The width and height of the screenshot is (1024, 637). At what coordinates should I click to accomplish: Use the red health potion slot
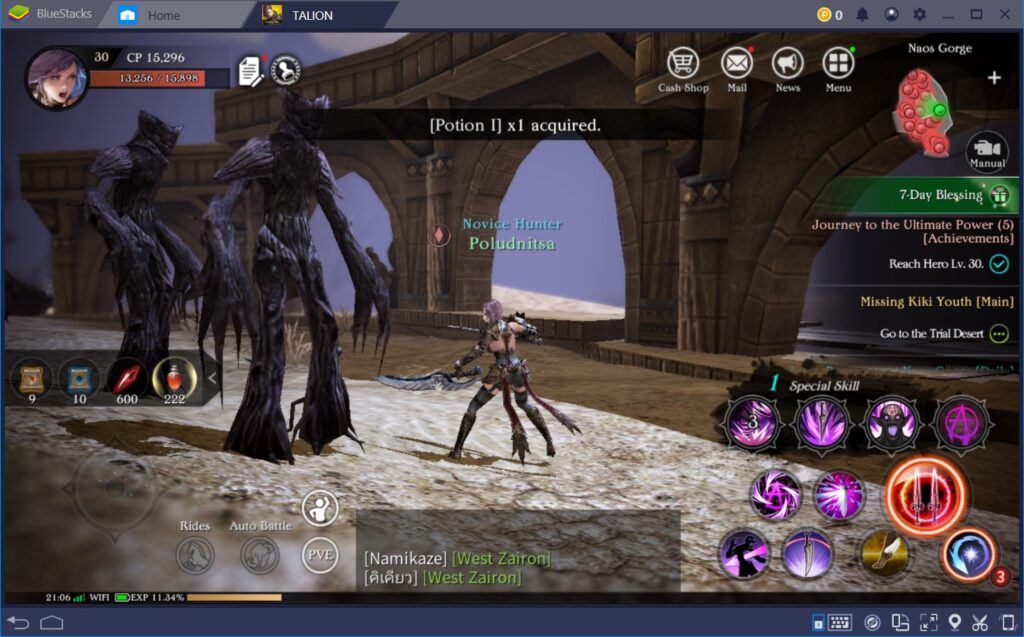(174, 378)
